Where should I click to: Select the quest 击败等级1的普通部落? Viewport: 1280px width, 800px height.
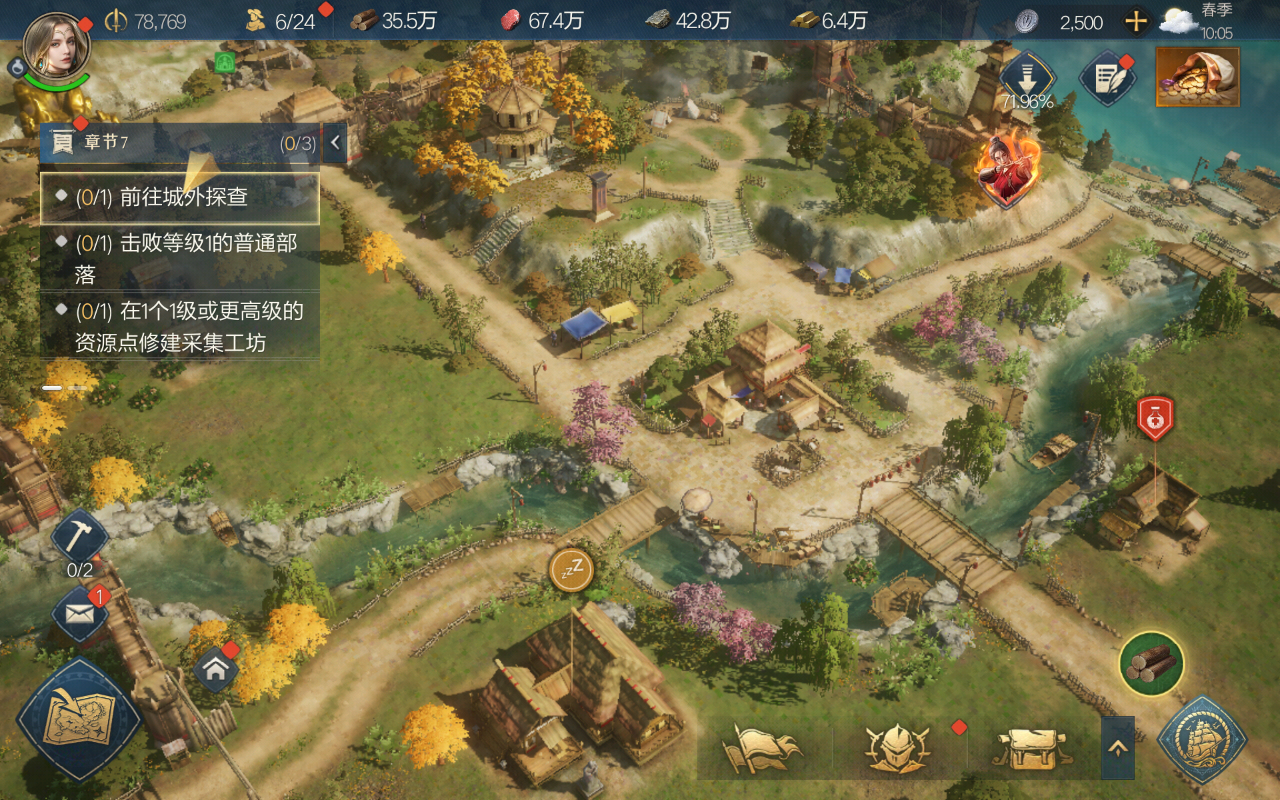(180, 257)
